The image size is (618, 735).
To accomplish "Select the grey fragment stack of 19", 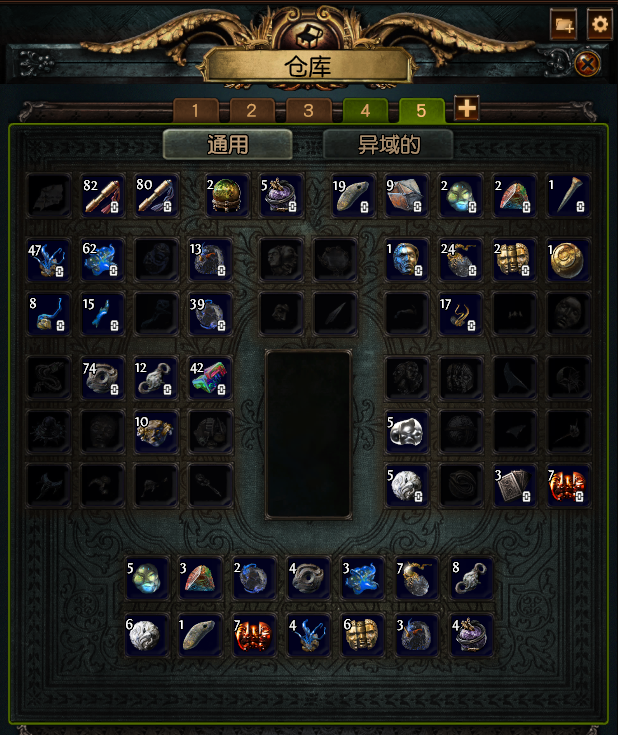I will coord(354,195).
